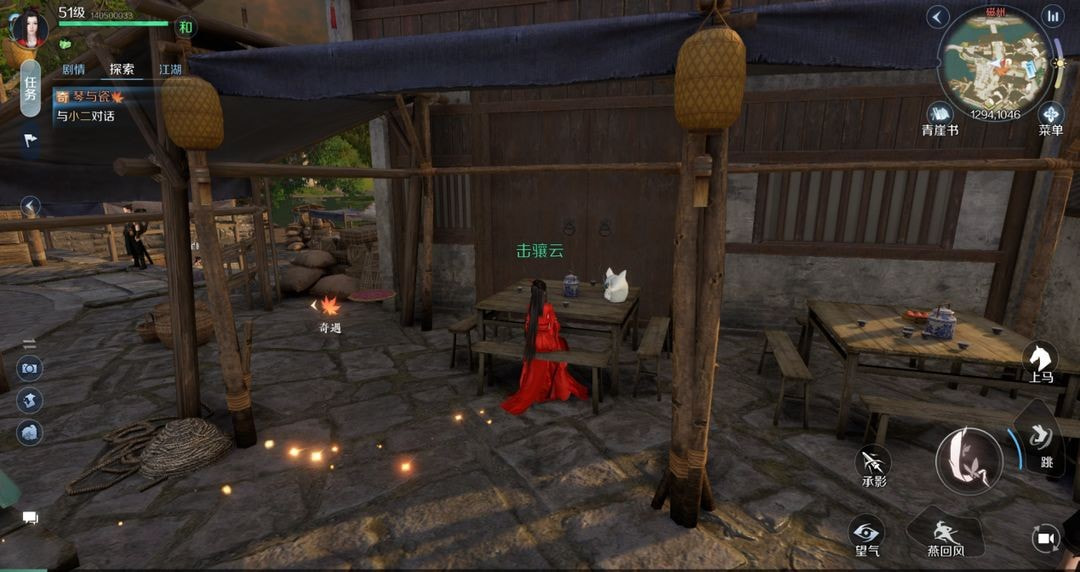Click the white flag icon under 任务

30,140
